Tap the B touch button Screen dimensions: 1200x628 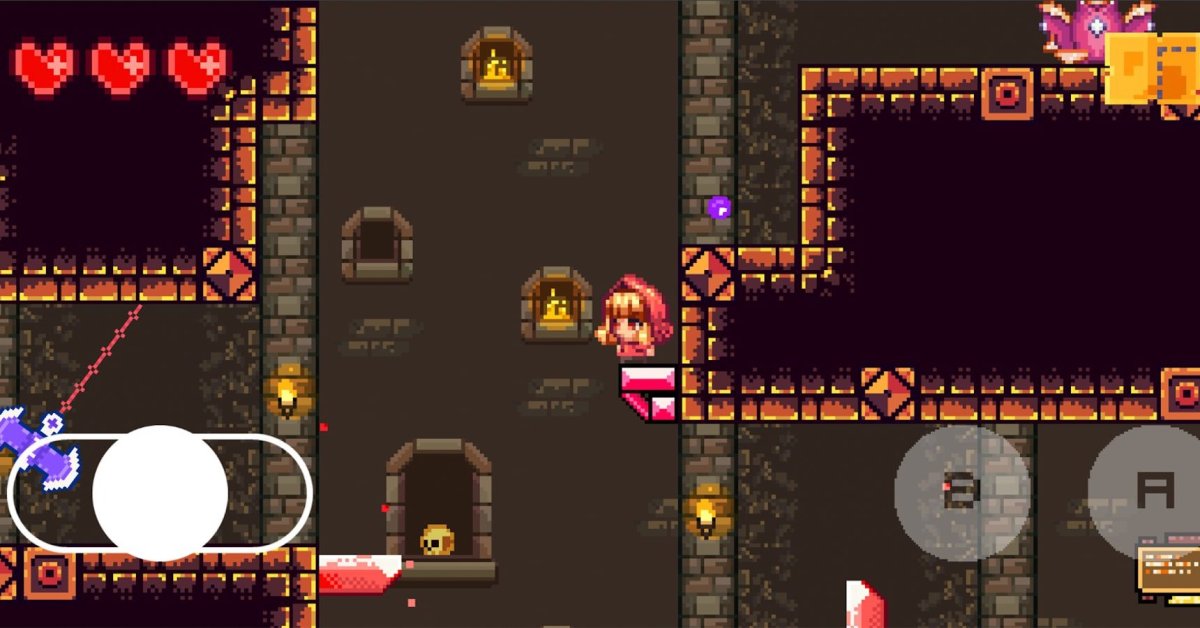point(962,492)
